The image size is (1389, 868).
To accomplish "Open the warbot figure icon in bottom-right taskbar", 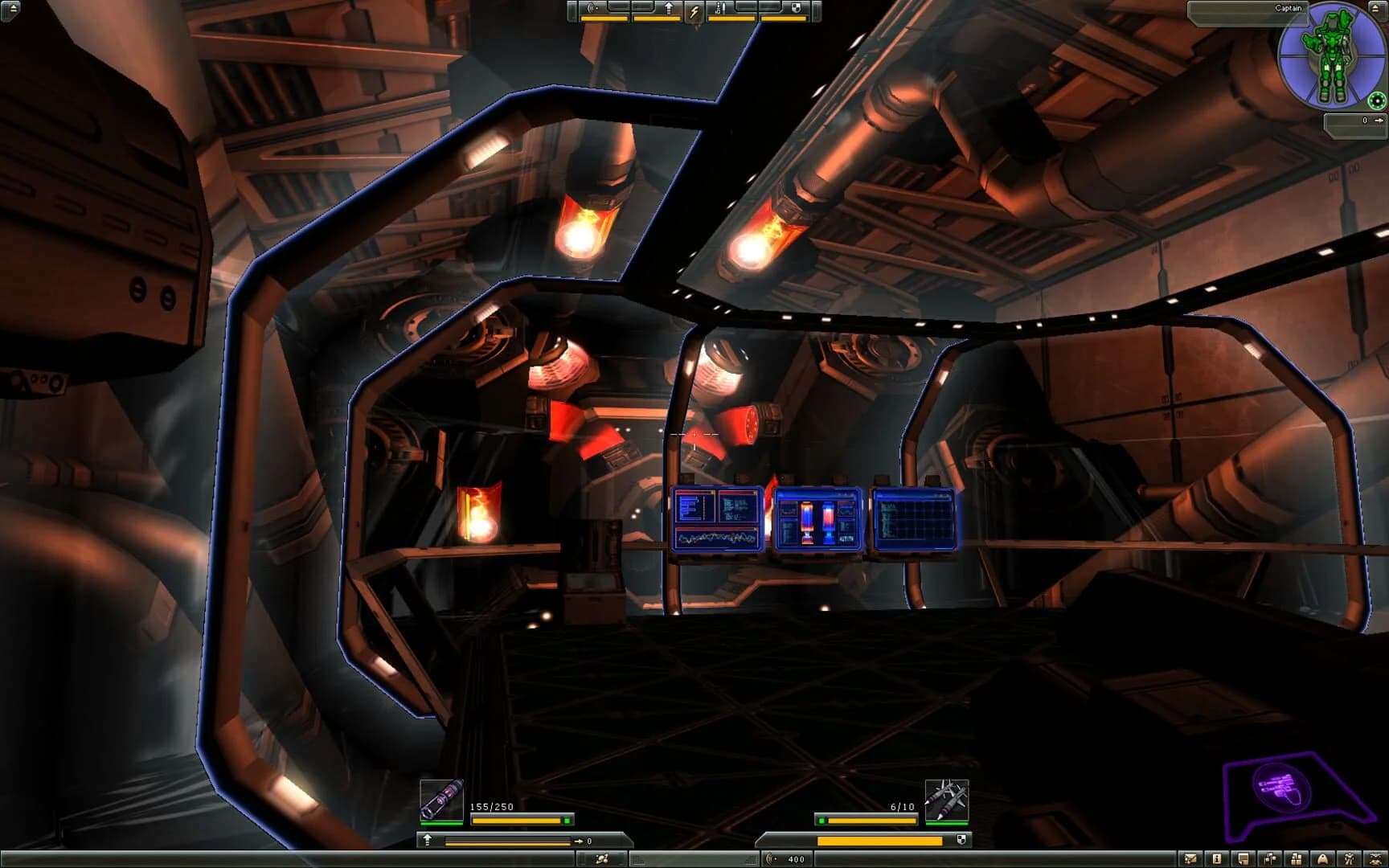I will coord(1350,859).
